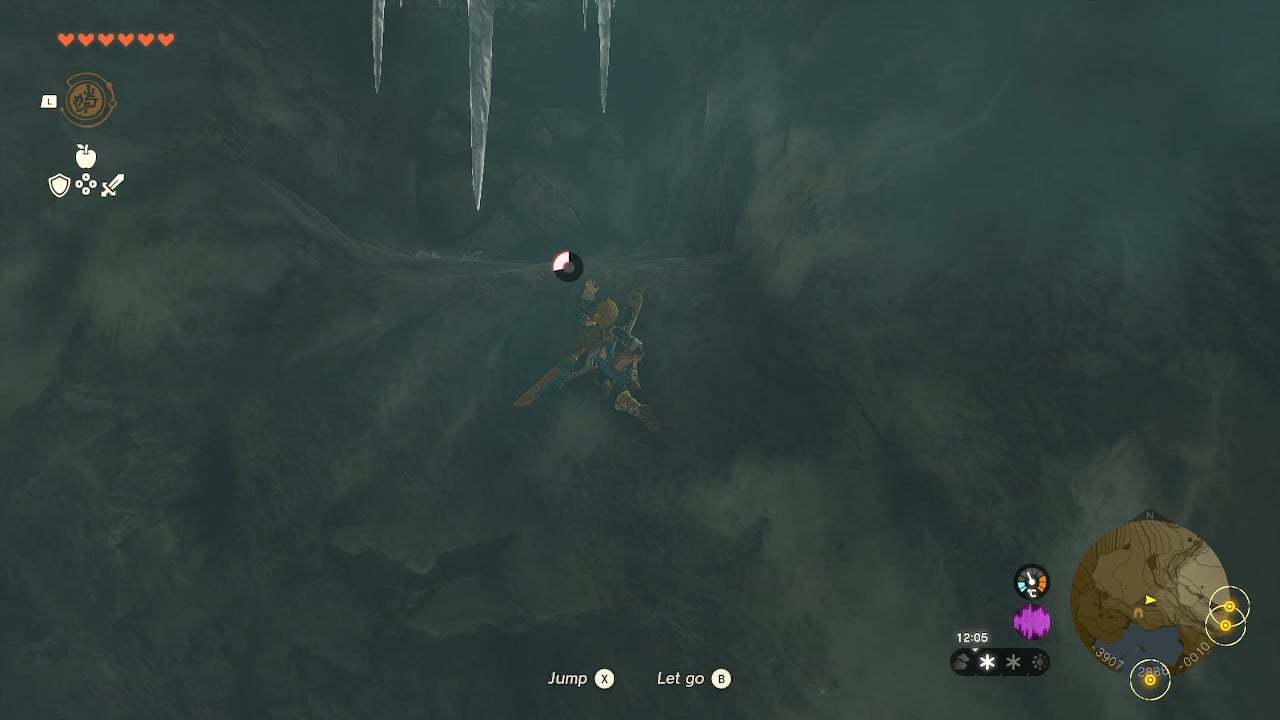Click the cloudy weather forecast icon
Viewport: 1280px width, 720px height.
click(x=961, y=660)
